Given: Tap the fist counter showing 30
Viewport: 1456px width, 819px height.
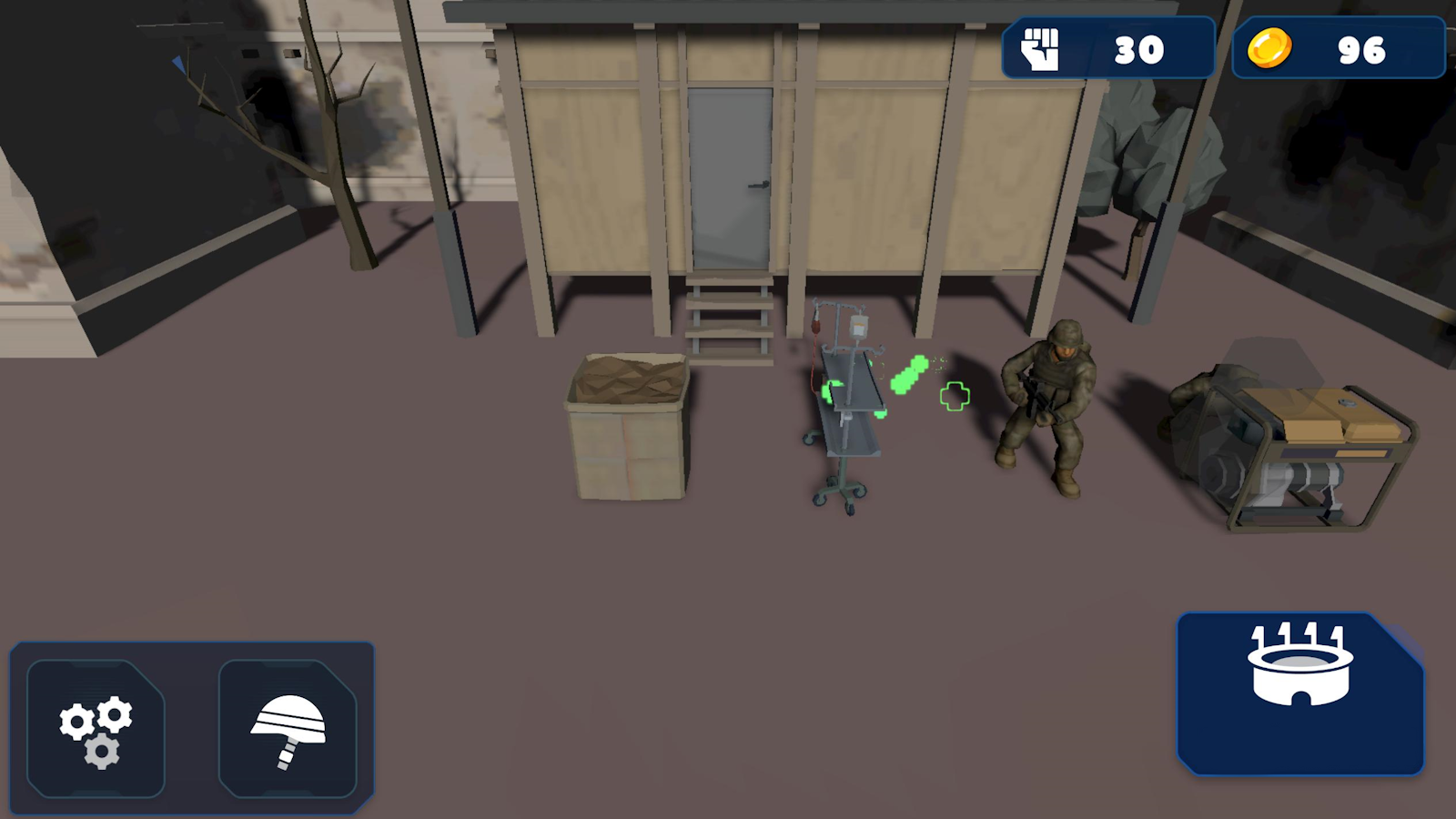Looking at the screenshot, I should tap(1142, 50).
